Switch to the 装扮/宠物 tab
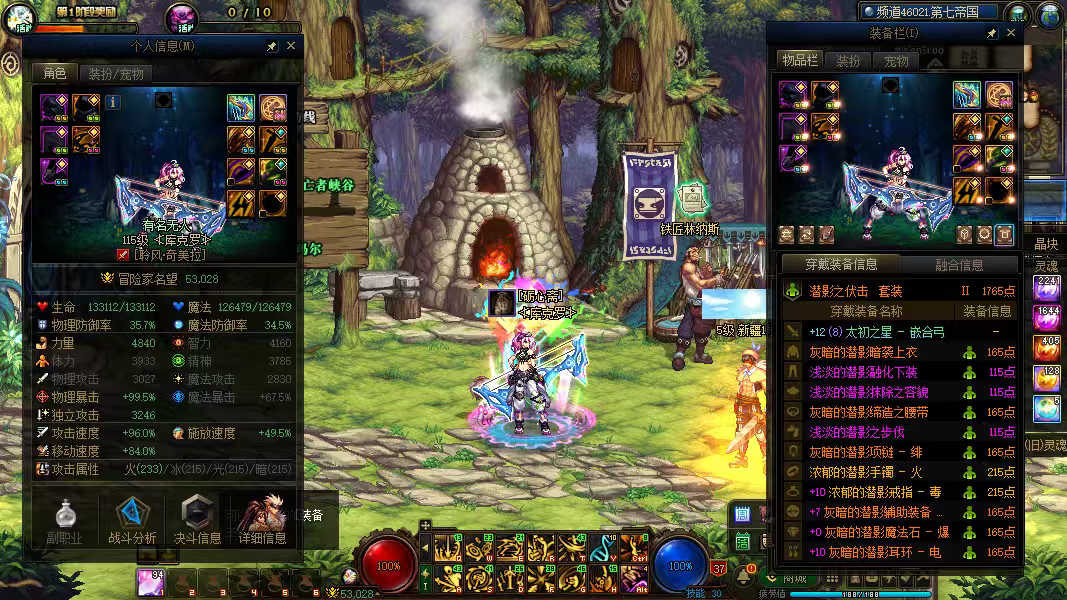The width and height of the screenshot is (1067, 600). pyautogui.click(x=115, y=73)
